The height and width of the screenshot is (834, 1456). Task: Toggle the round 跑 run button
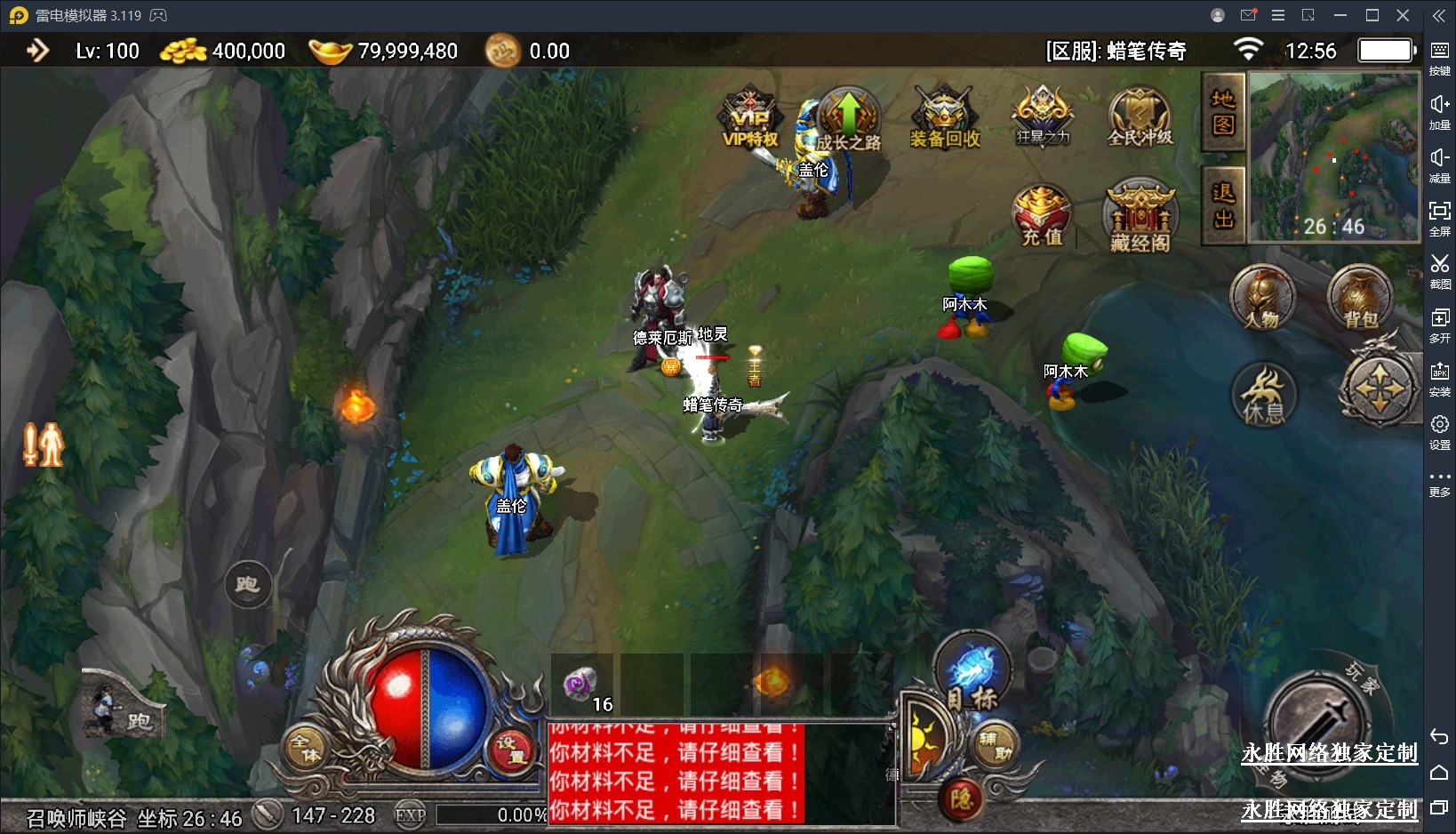[x=247, y=584]
